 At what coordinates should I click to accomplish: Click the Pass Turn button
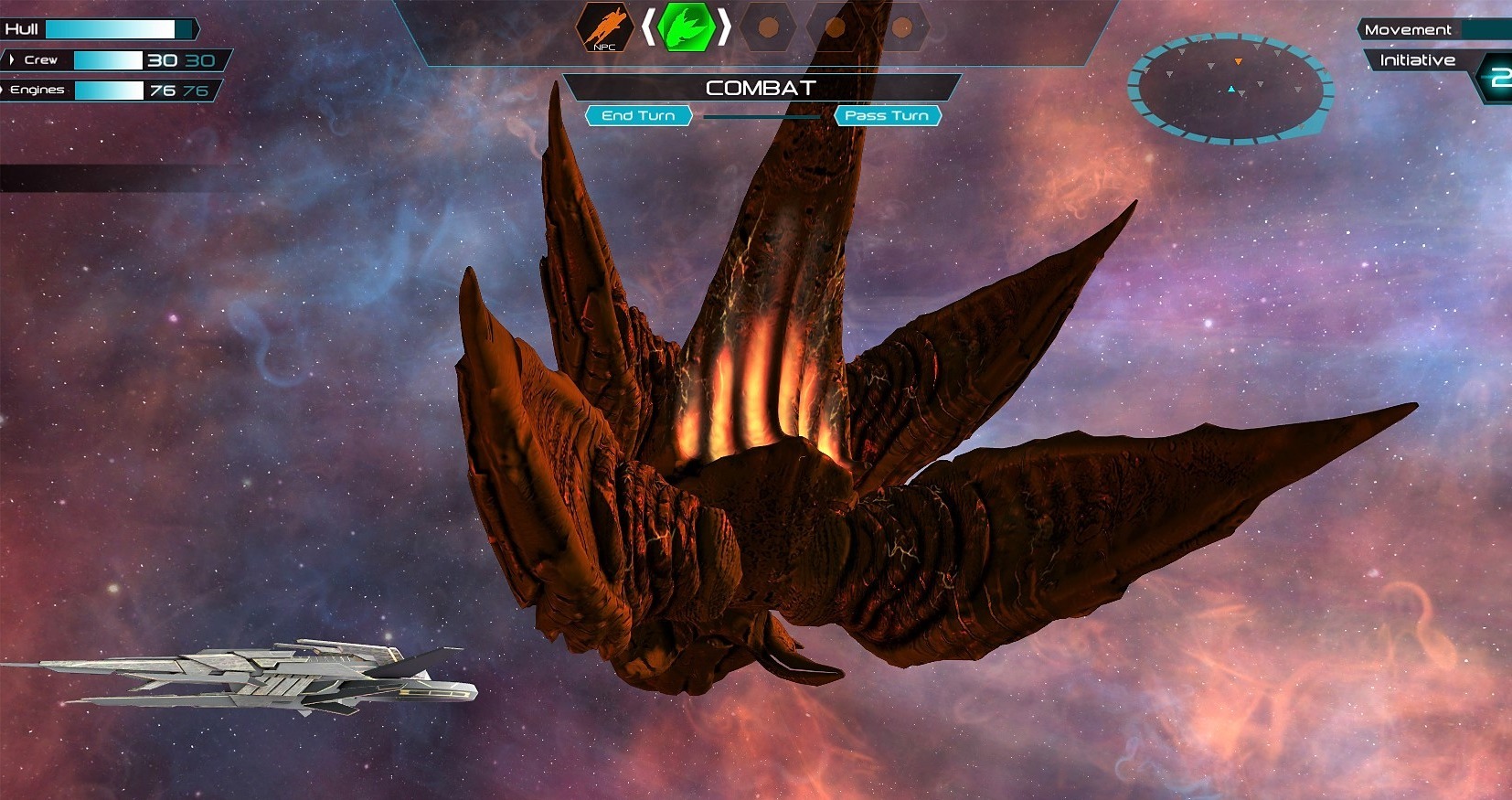point(887,116)
